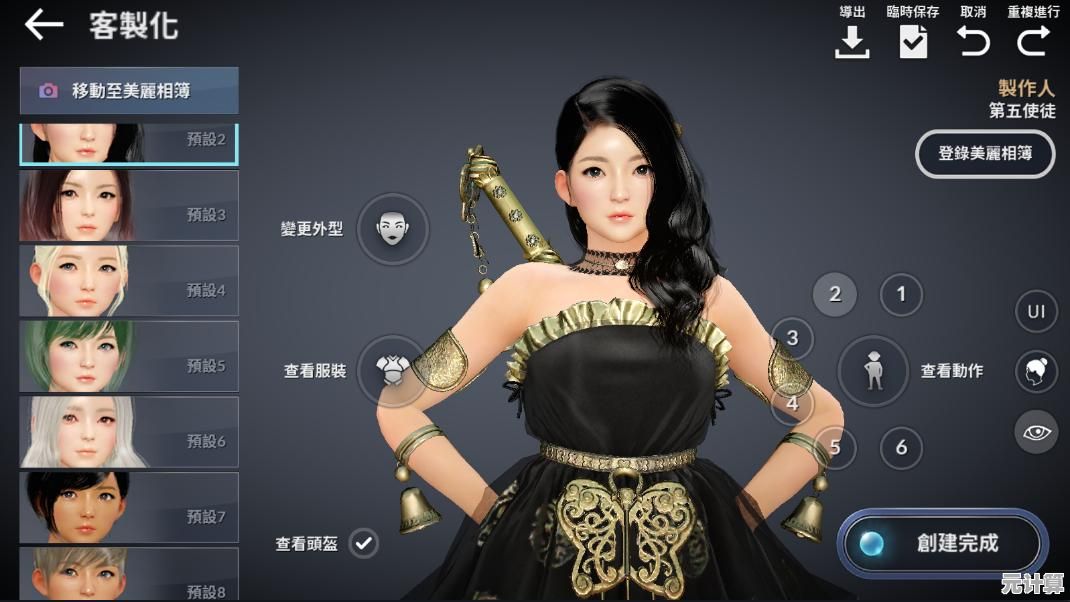1070x602 pixels.
Task: Pick the green-haired 預設5 preset
Action: [129, 356]
